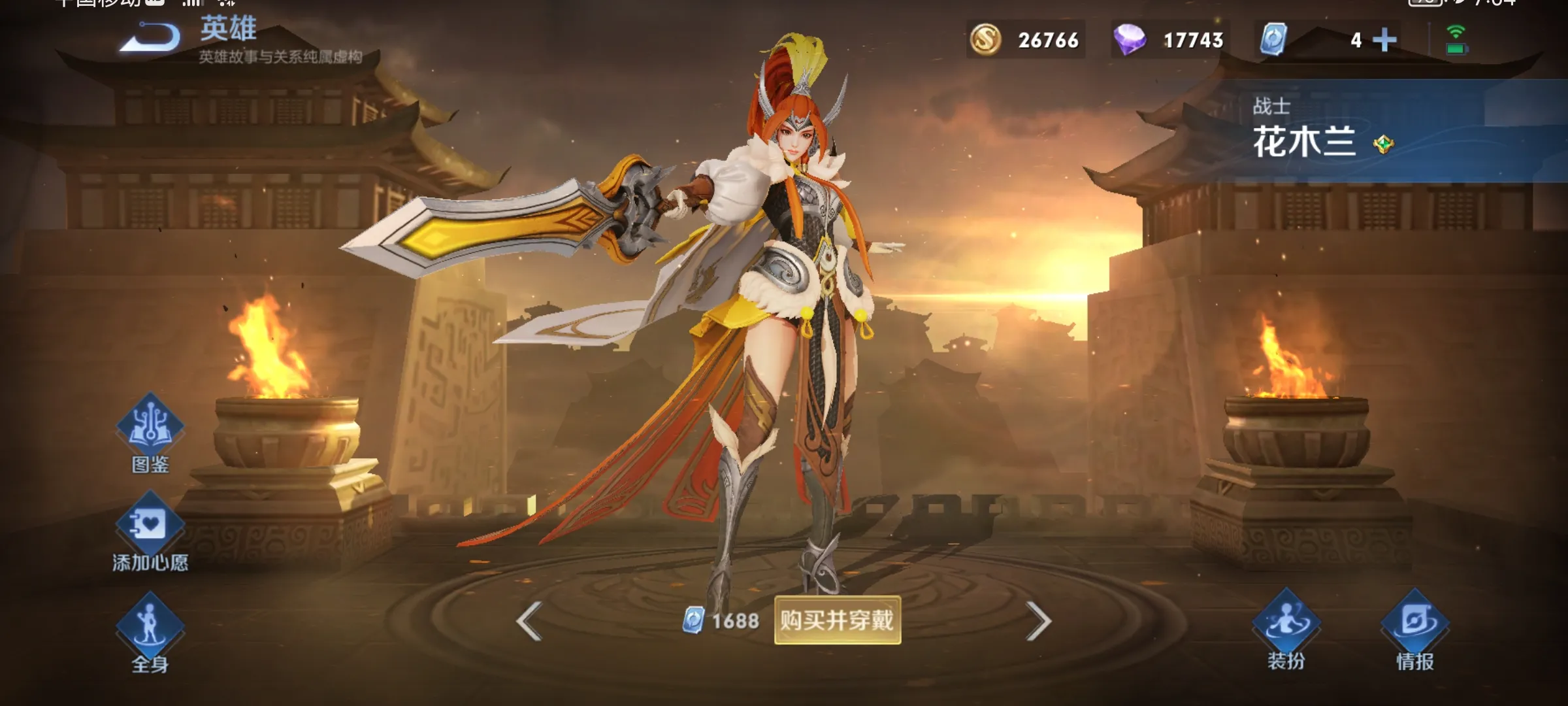Viewport: 1568px width, 706px height.
Task: Tap the green gem beside 花木兰
Action: (1383, 144)
